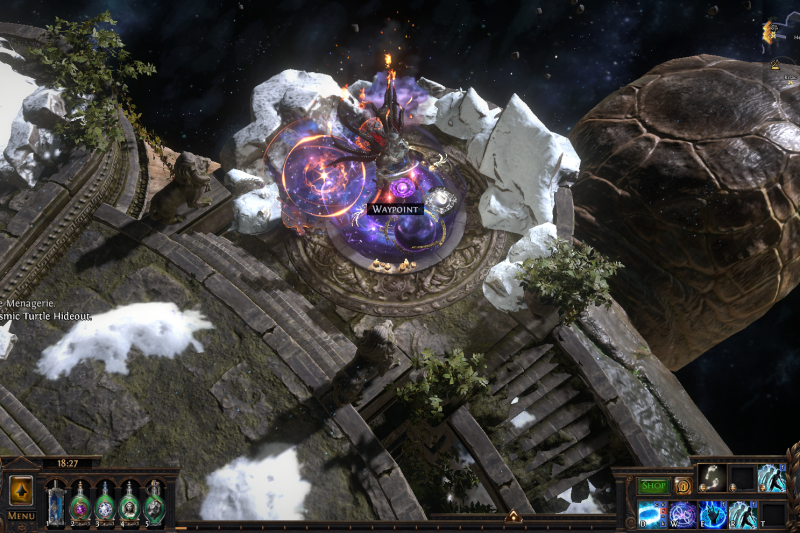Open the game Menu button
The height and width of the screenshot is (533, 800).
click(21, 516)
